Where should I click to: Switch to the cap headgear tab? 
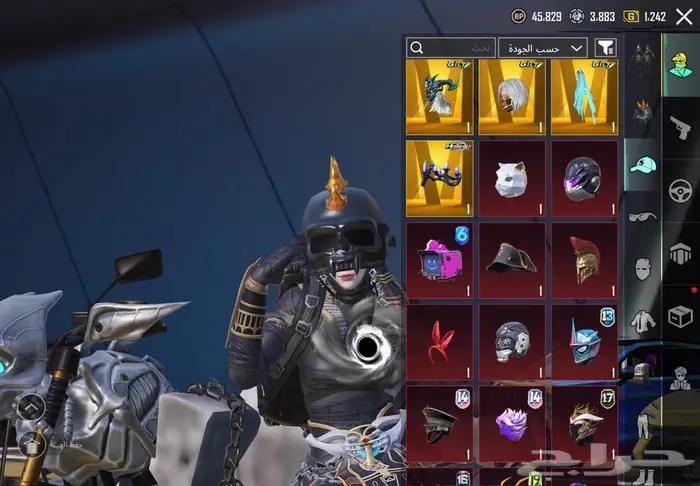[642, 165]
